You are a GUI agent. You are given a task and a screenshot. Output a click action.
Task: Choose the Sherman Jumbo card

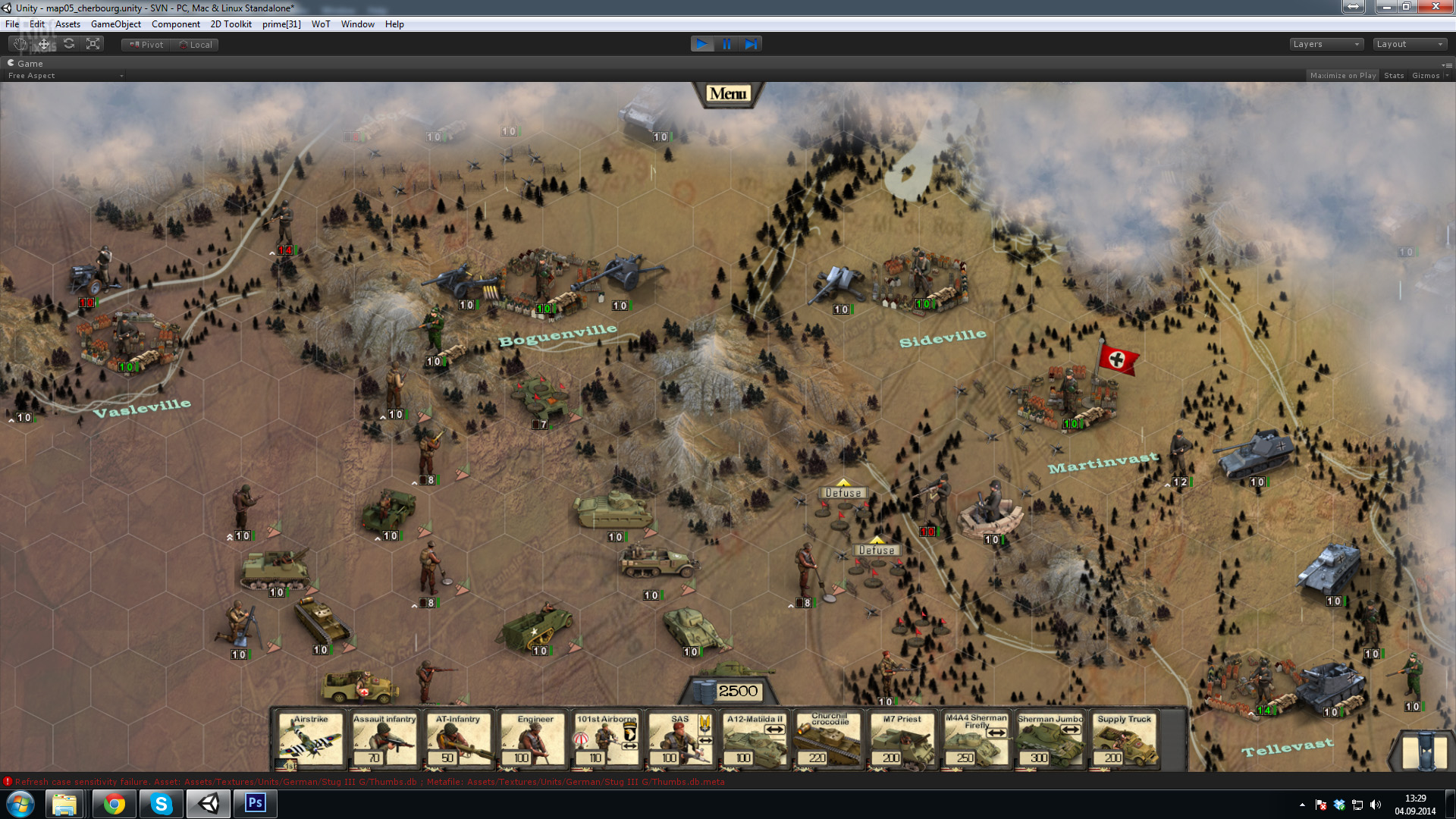[1050, 741]
